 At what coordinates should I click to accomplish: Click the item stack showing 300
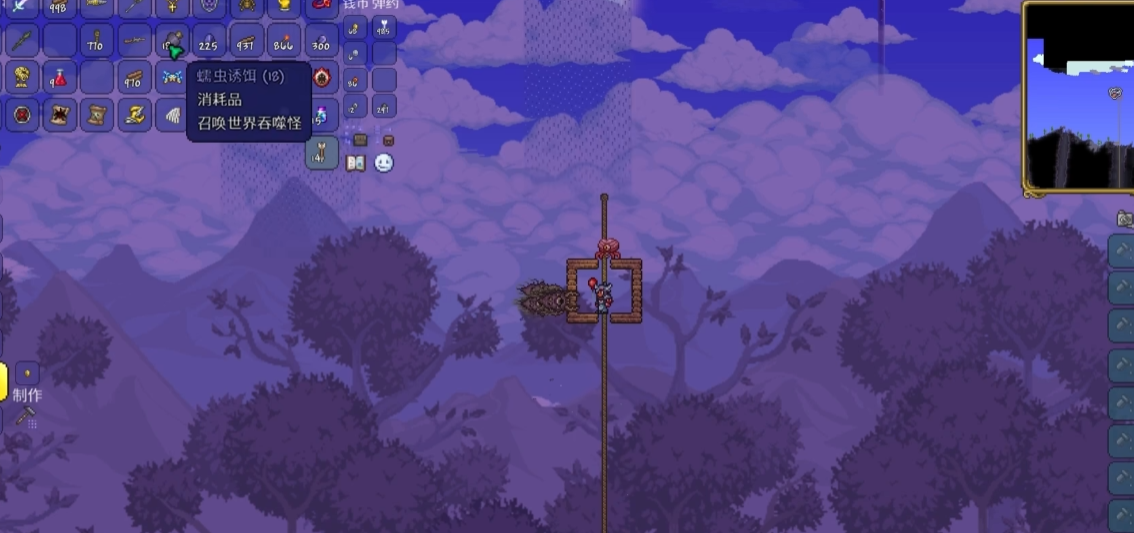[321, 42]
